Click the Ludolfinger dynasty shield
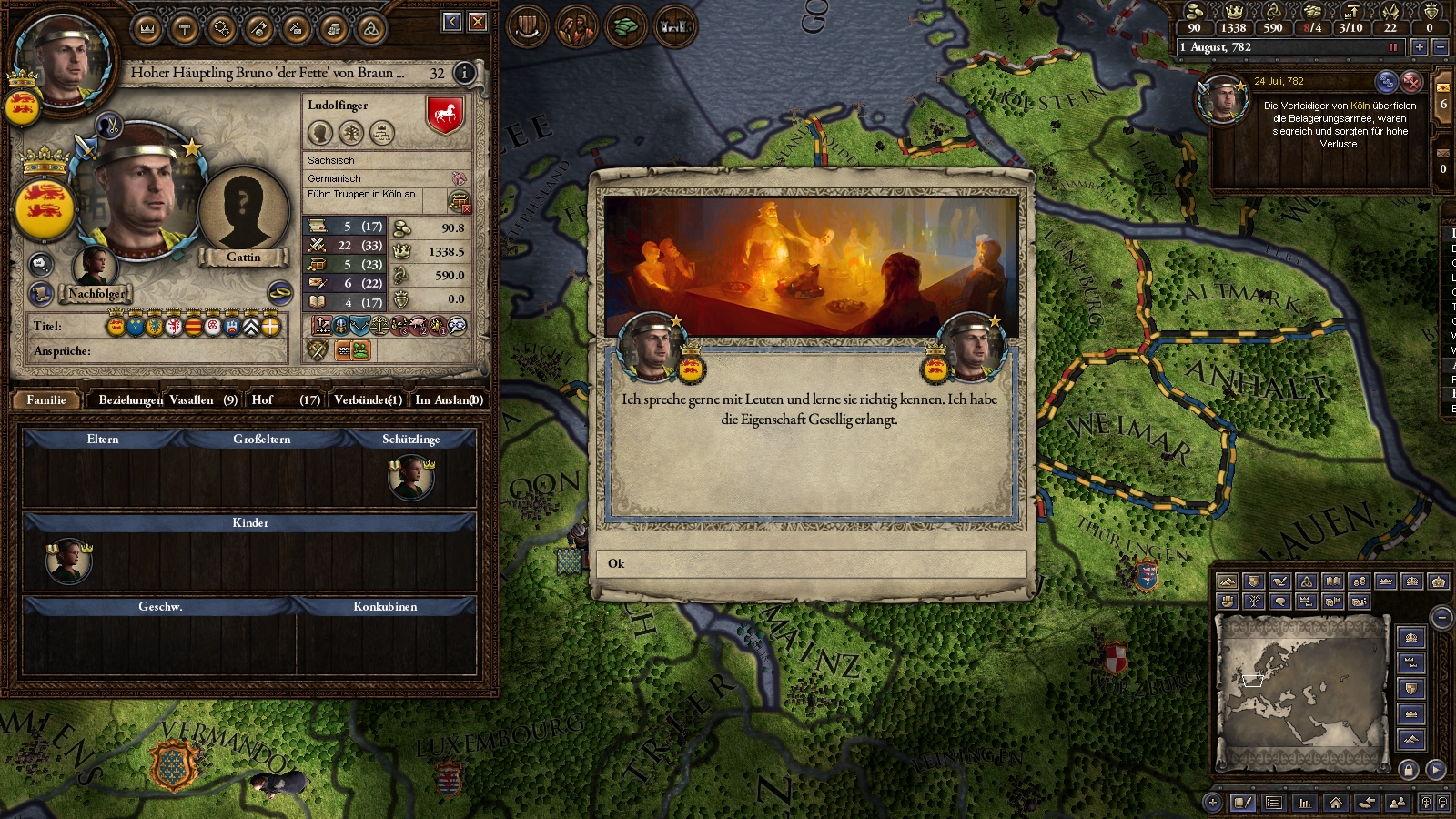This screenshot has height=819, width=1456. coord(445,116)
